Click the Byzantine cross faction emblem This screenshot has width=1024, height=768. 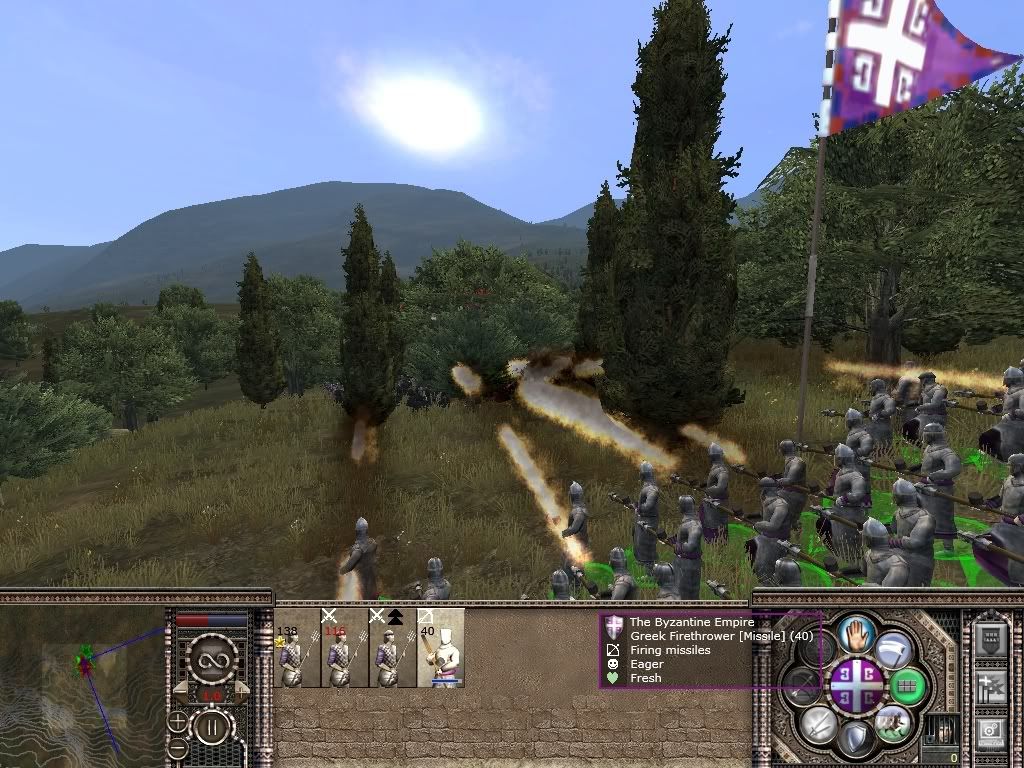pyautogui.click(x=857, y=685)
